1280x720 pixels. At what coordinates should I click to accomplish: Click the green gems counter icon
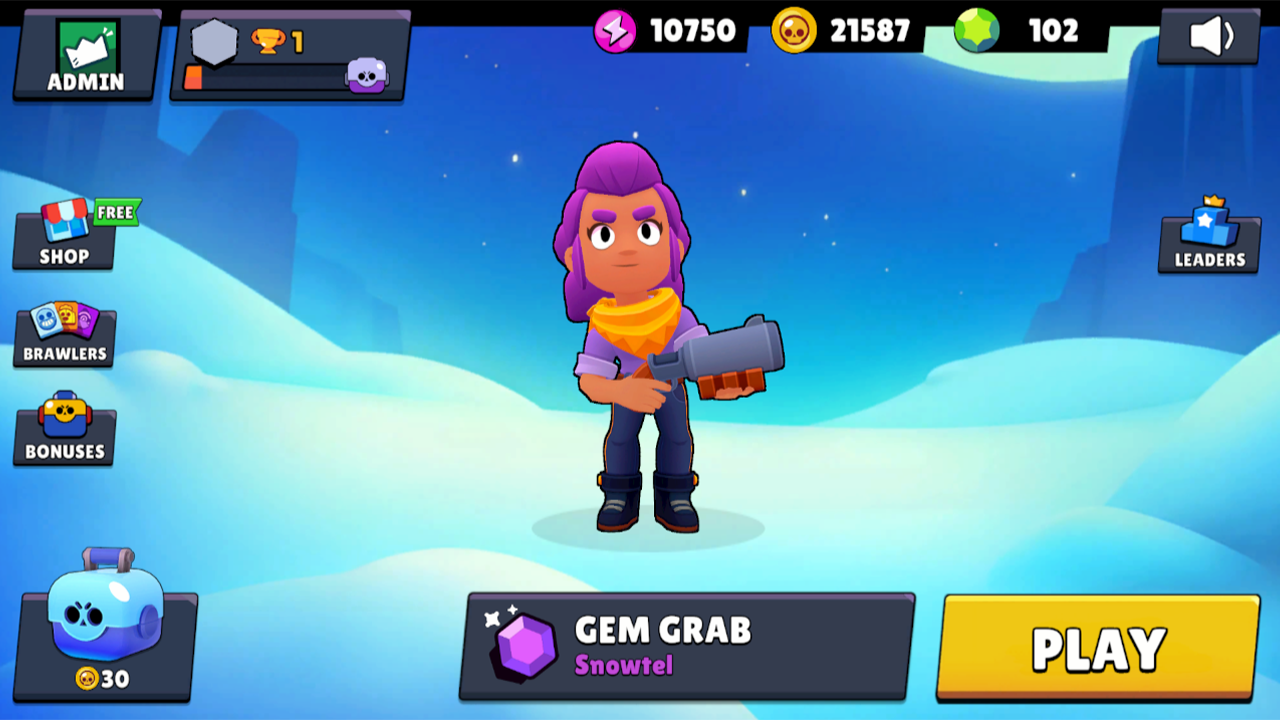pos(975,29)
